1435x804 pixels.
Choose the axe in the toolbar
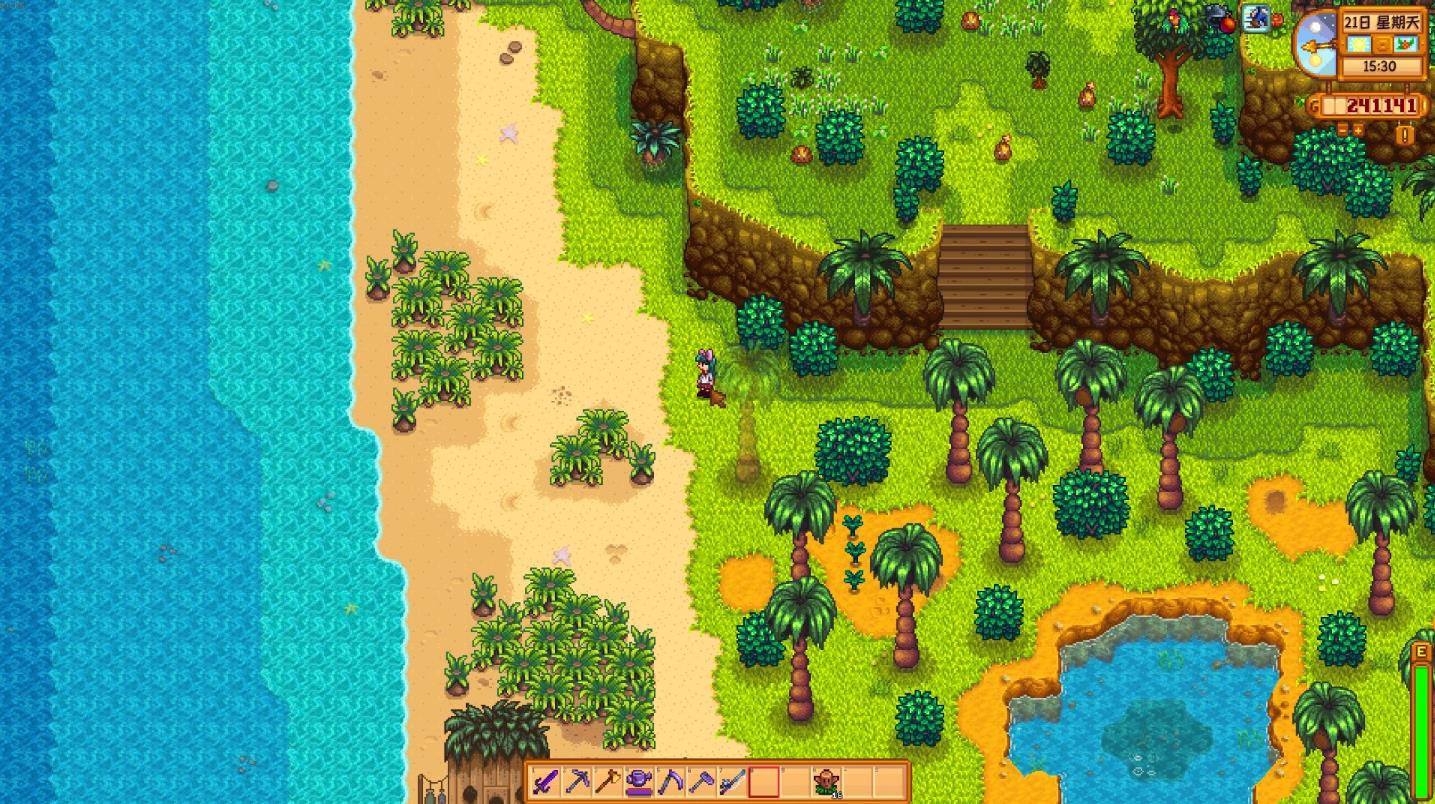608,781
